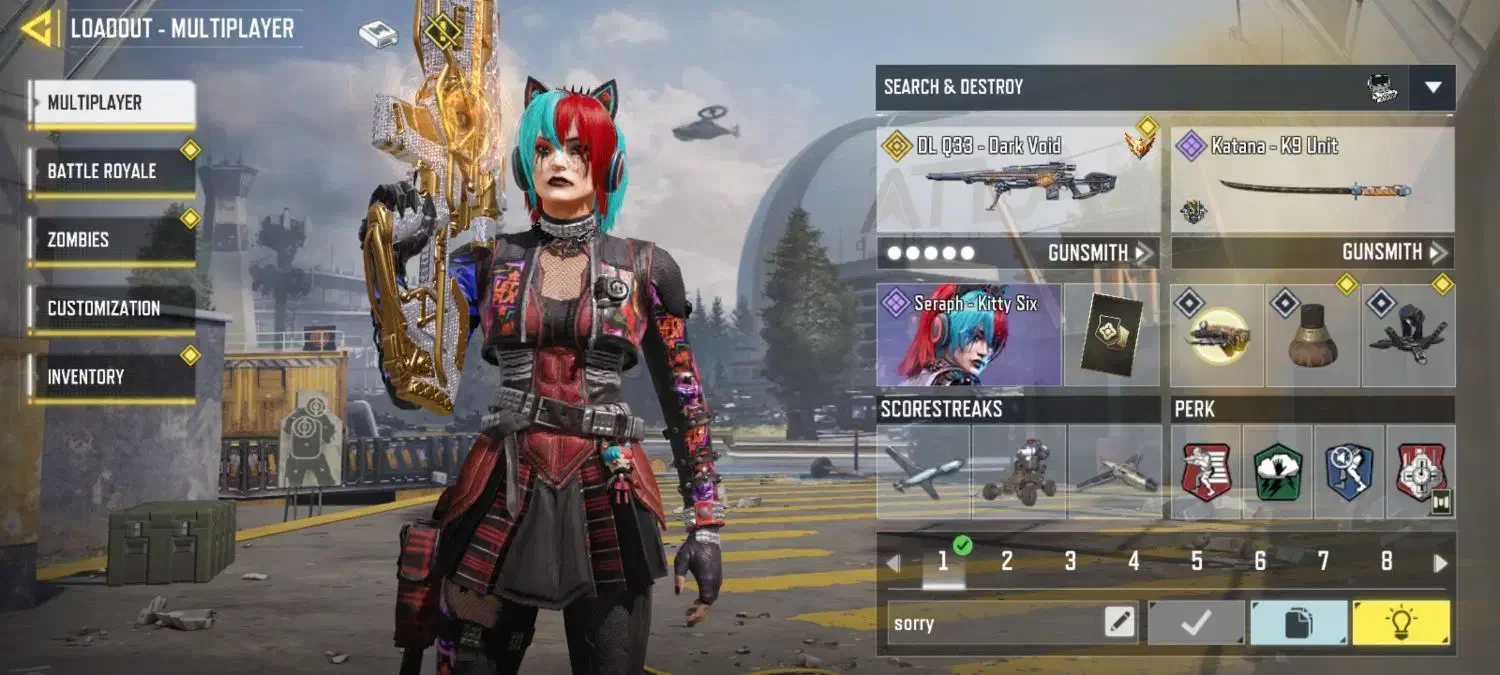1500x675 pixels.
Task: Copy this loadout with the blue button
Action: point(1298,623)
